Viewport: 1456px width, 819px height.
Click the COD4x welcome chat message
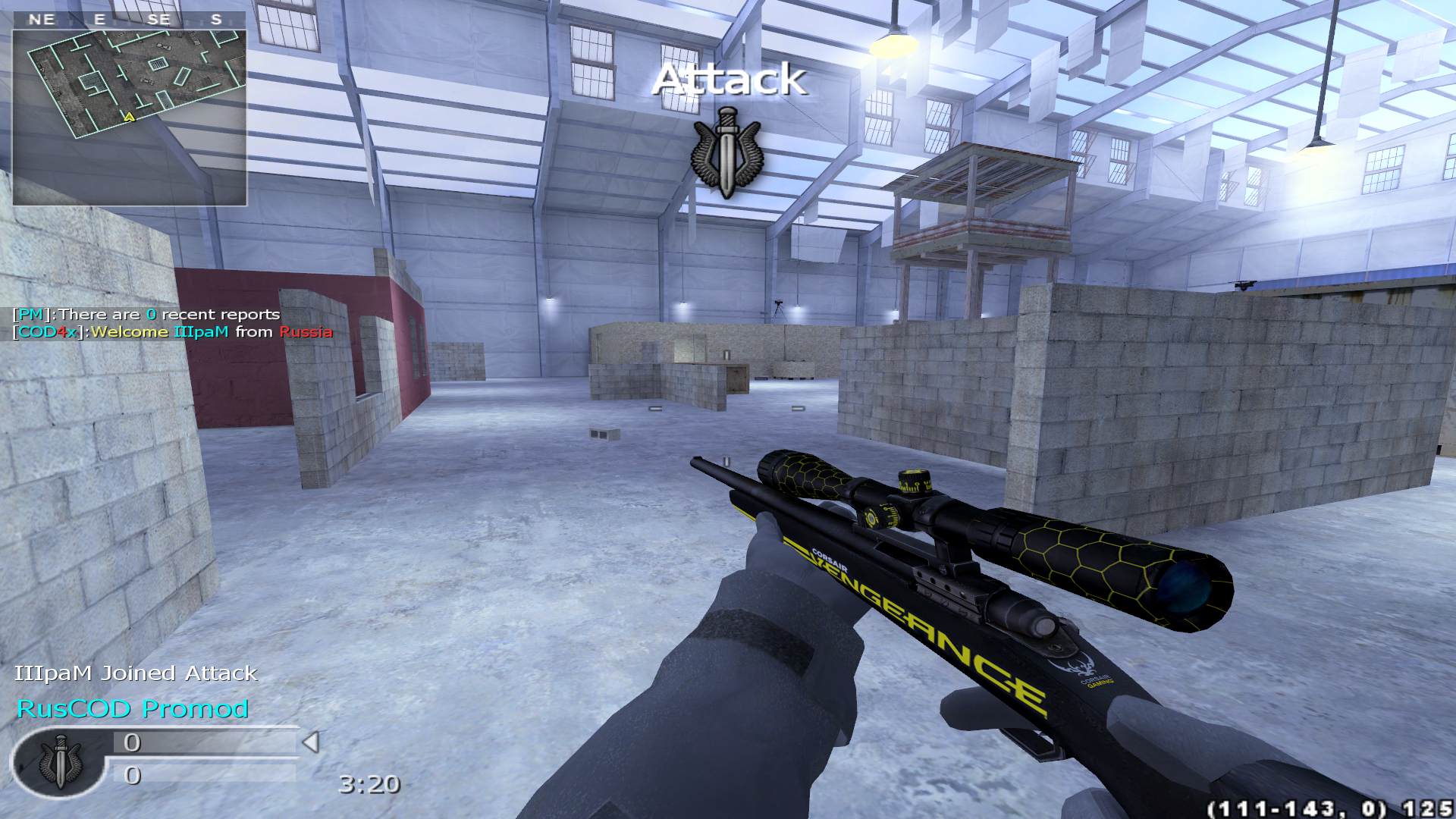173,332
